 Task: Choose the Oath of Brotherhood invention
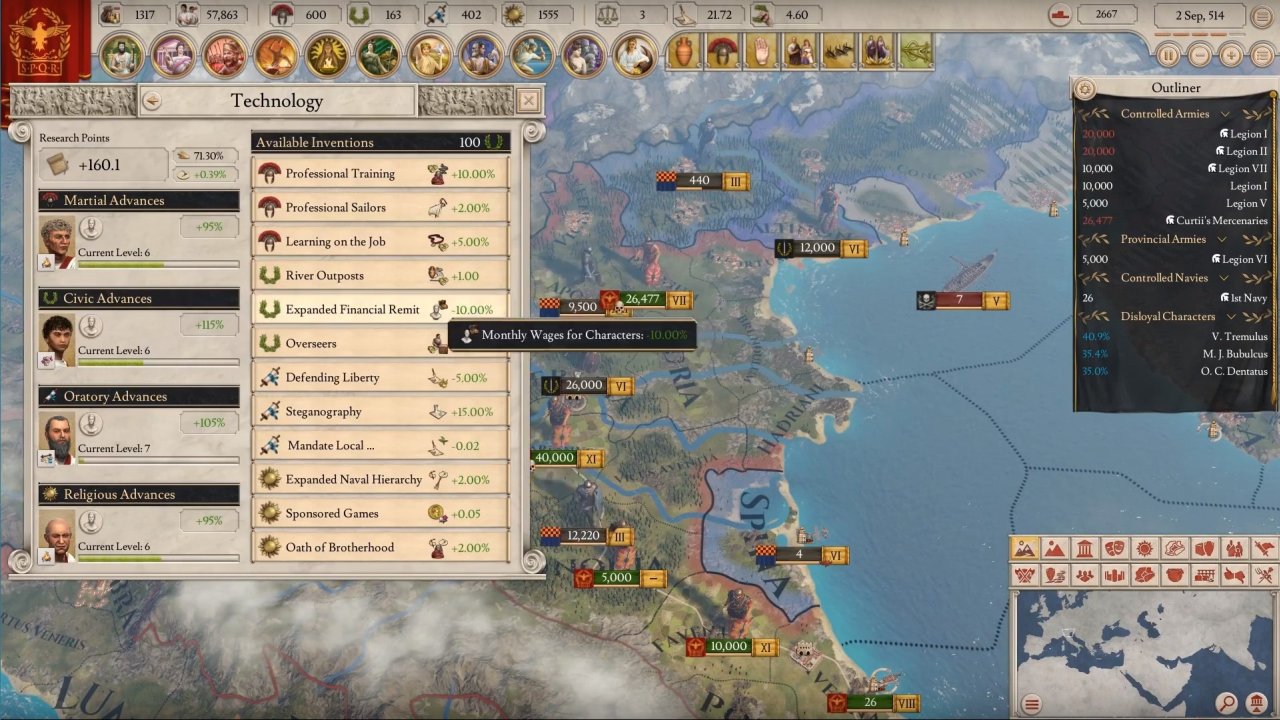pyautogui.click(x=380, y=547)
